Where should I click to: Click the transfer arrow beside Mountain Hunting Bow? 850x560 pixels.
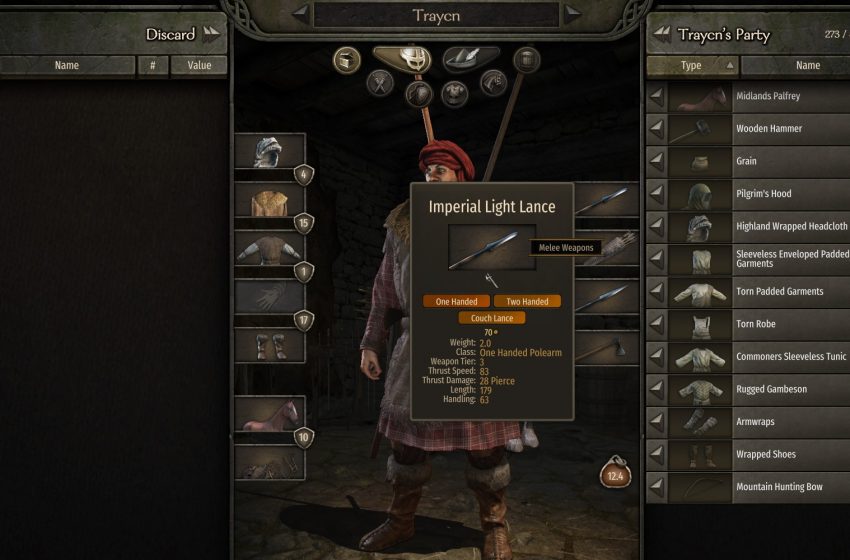tap(657, 487)
